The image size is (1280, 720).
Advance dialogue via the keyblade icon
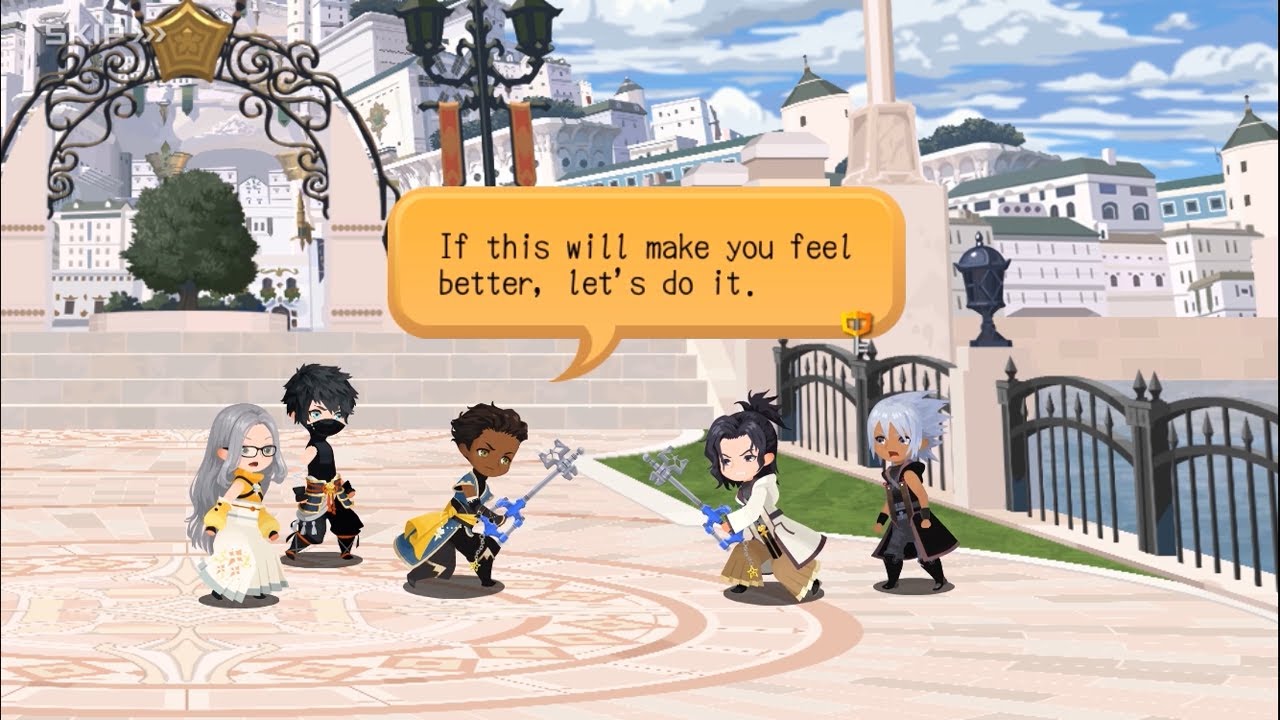coord(857,326)
